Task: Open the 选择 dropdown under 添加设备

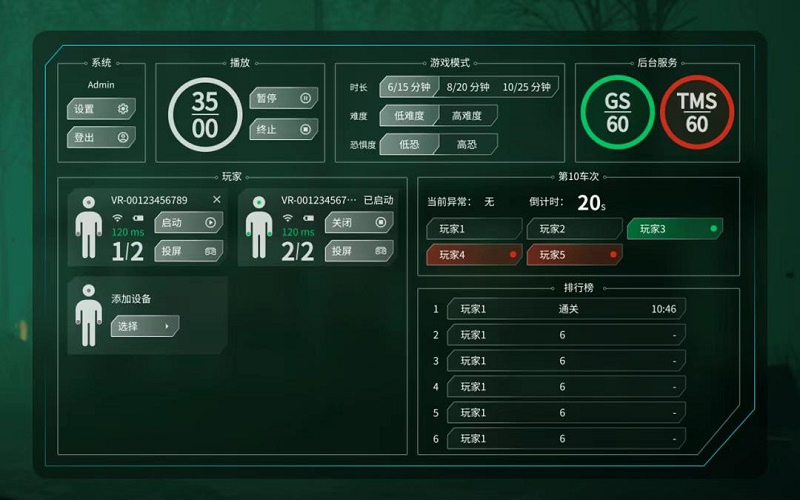Action: pos(144,326)
